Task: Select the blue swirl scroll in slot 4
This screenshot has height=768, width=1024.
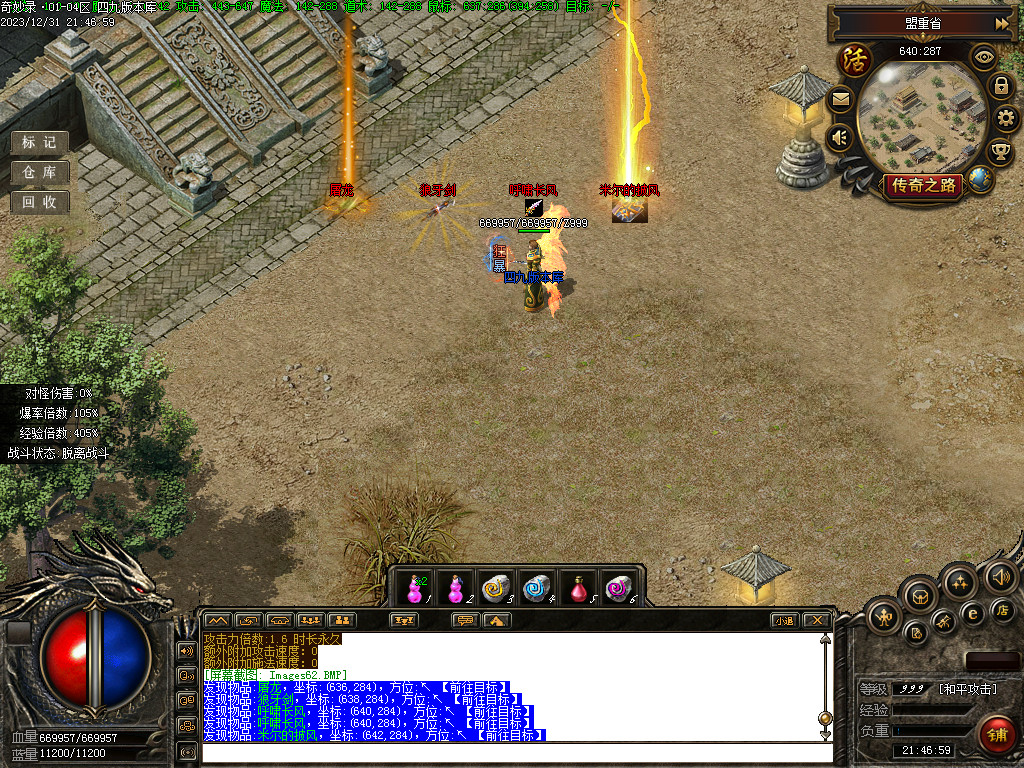Action: coord(537,589)
